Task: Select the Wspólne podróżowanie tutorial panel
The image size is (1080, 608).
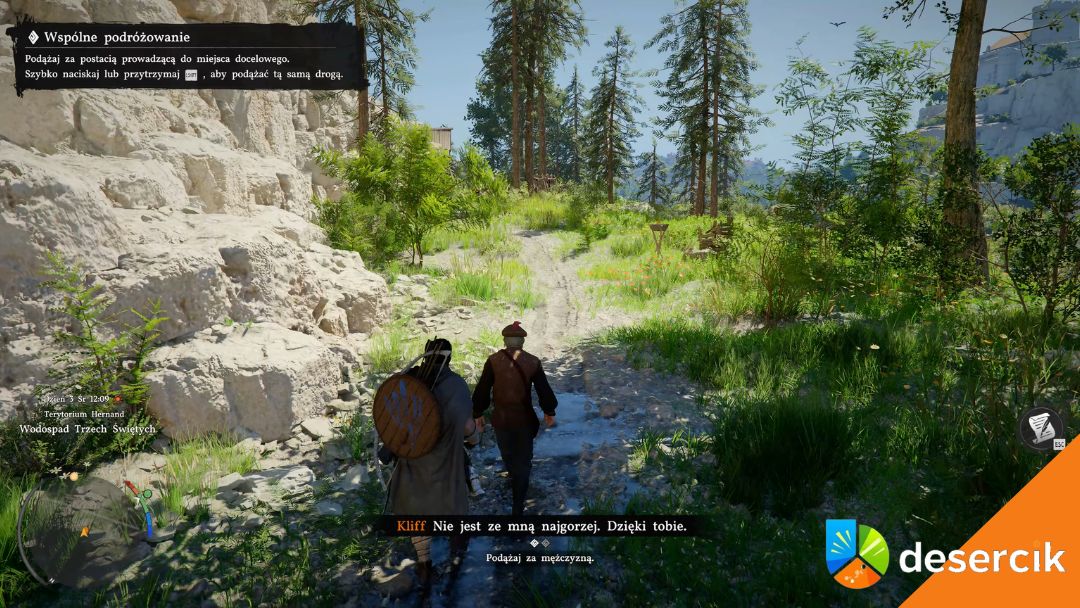Action: coord(187,56)
